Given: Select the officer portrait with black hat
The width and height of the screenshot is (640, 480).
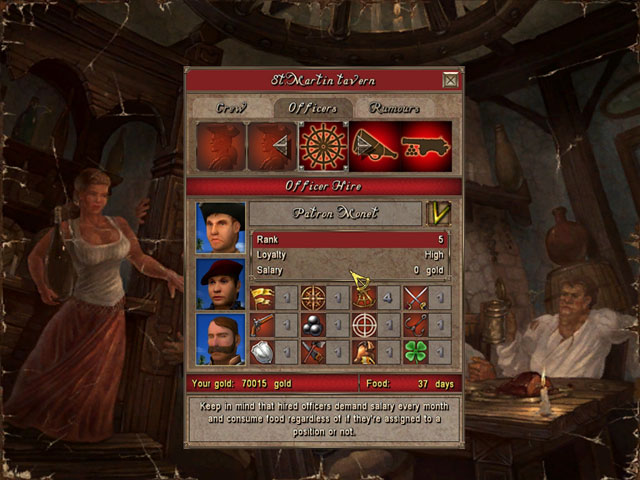Looking at the screenshot, I should coord(220,227).
